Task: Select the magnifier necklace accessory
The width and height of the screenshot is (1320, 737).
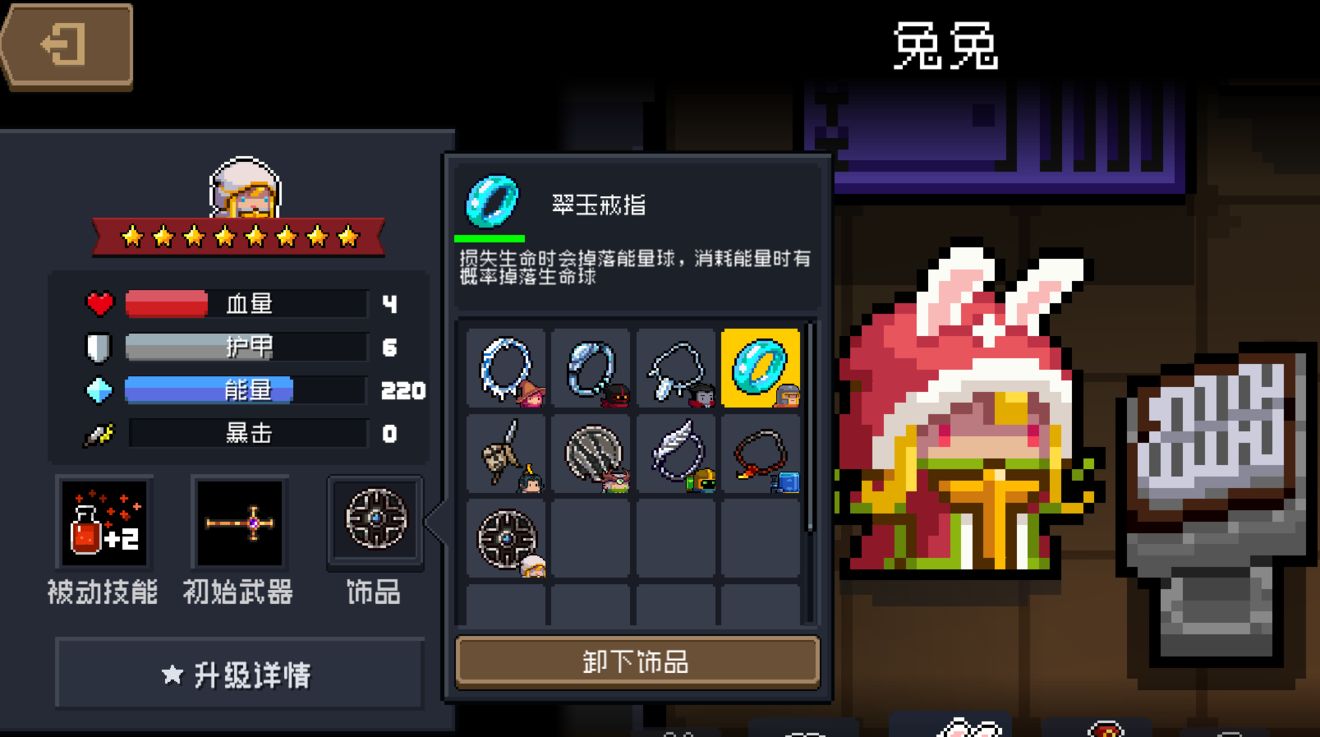Action: click(676, 370)
